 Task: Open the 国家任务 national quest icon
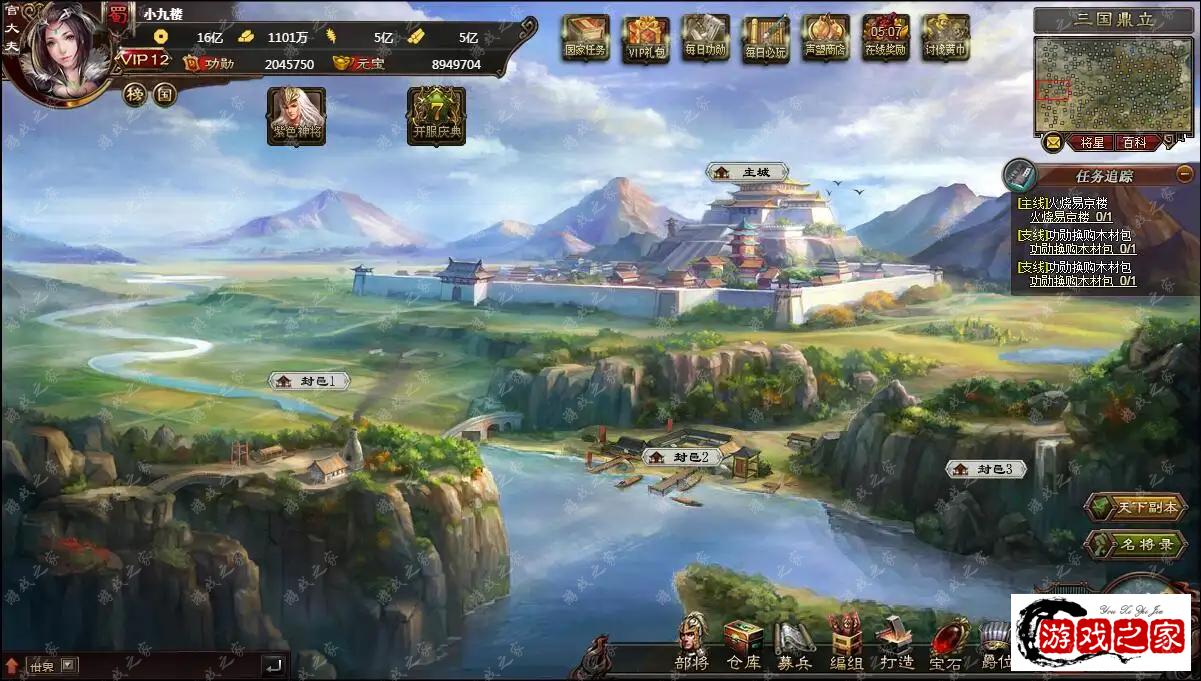click(585, 38)
